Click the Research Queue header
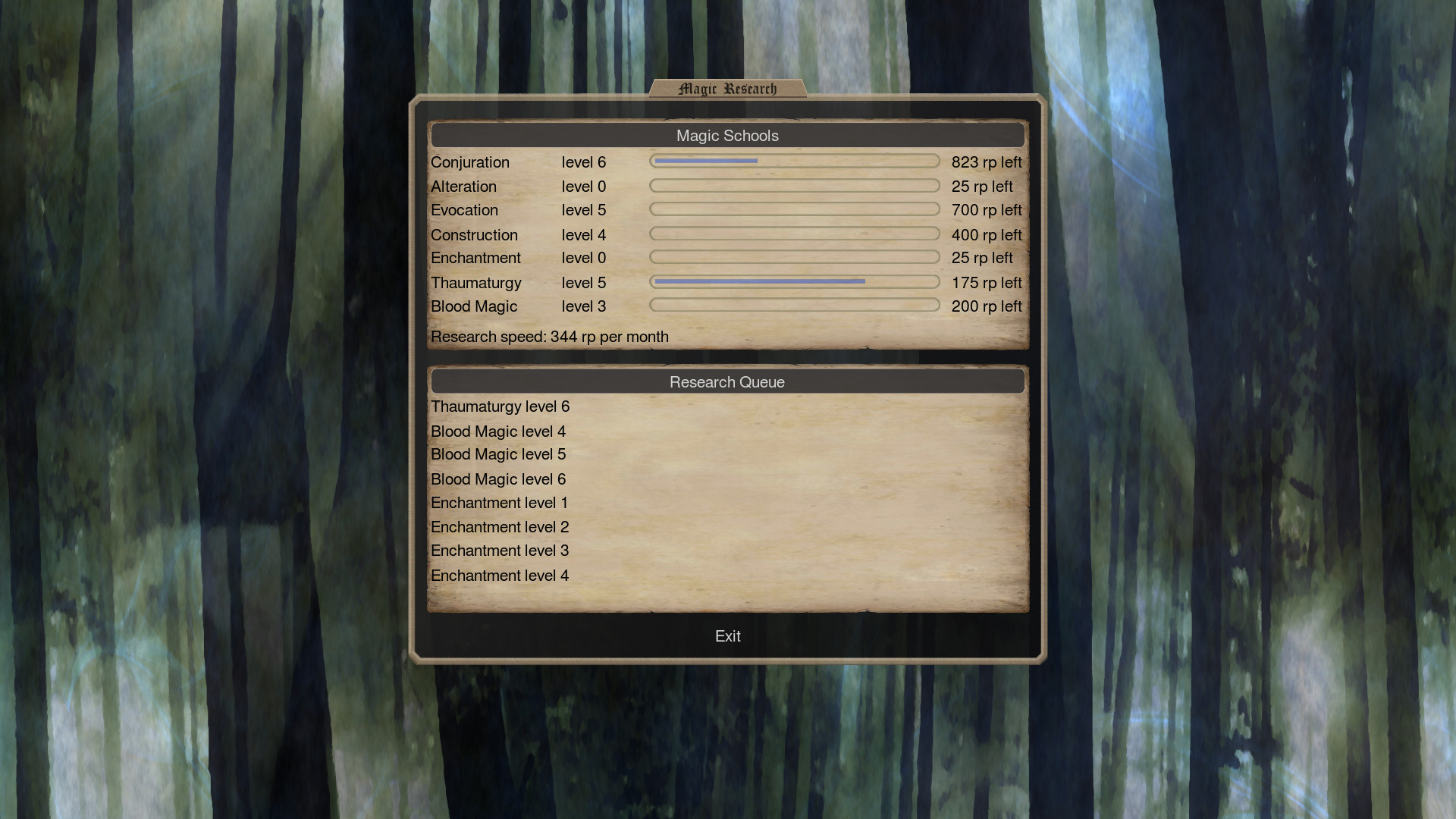1456x819 pixels. [726, 382]
